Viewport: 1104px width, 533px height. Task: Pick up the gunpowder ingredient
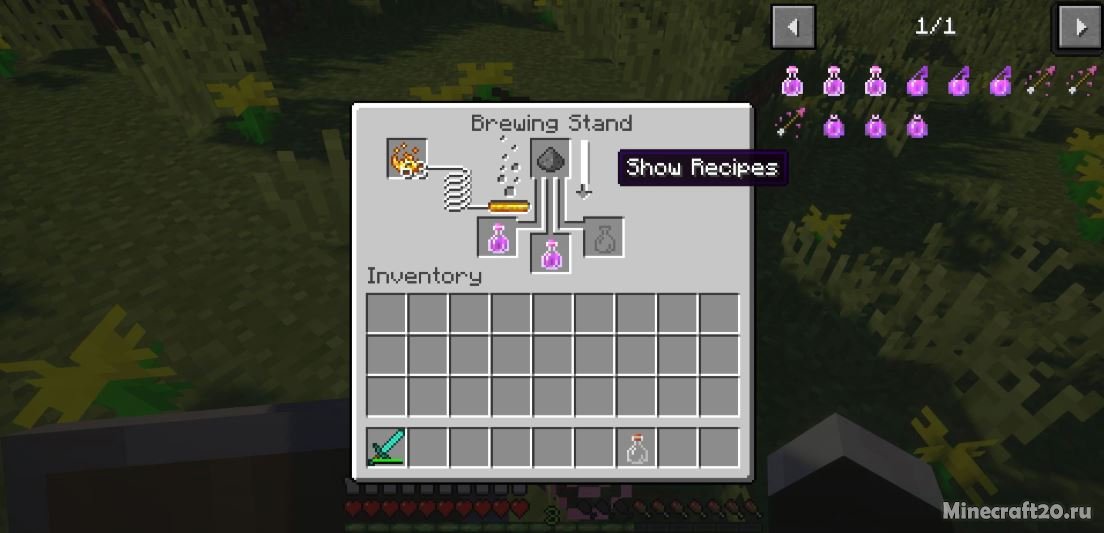(550, 158)
